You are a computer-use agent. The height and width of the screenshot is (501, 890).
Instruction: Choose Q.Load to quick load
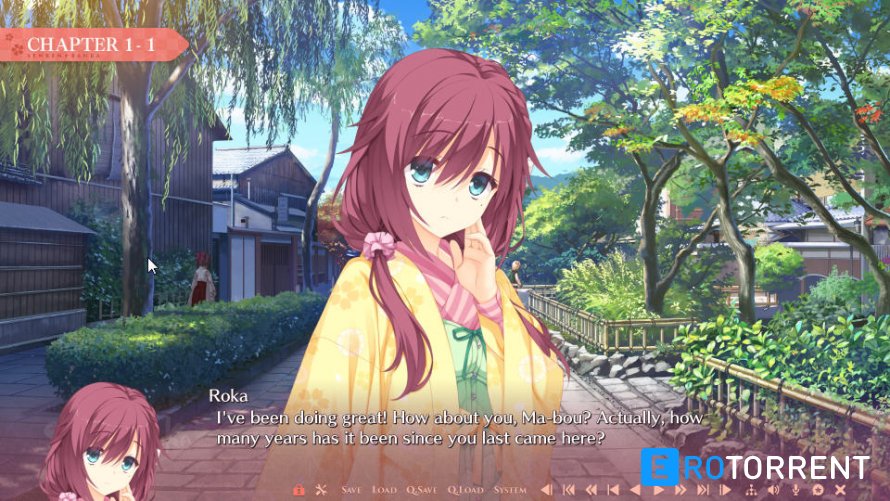point(465,490)
